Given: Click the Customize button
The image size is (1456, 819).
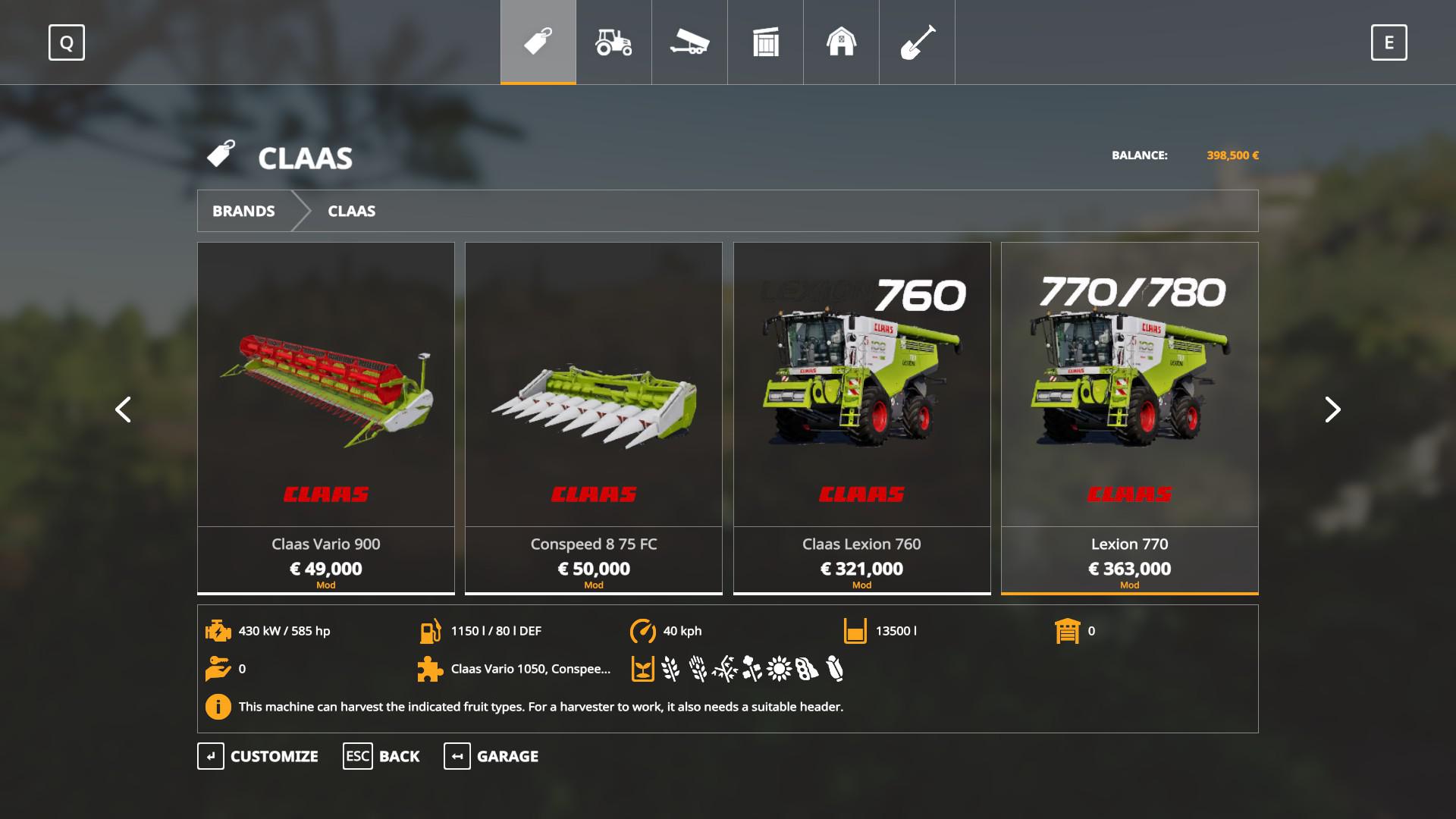Looking at the screenshot, I should (x=259, y=756).
